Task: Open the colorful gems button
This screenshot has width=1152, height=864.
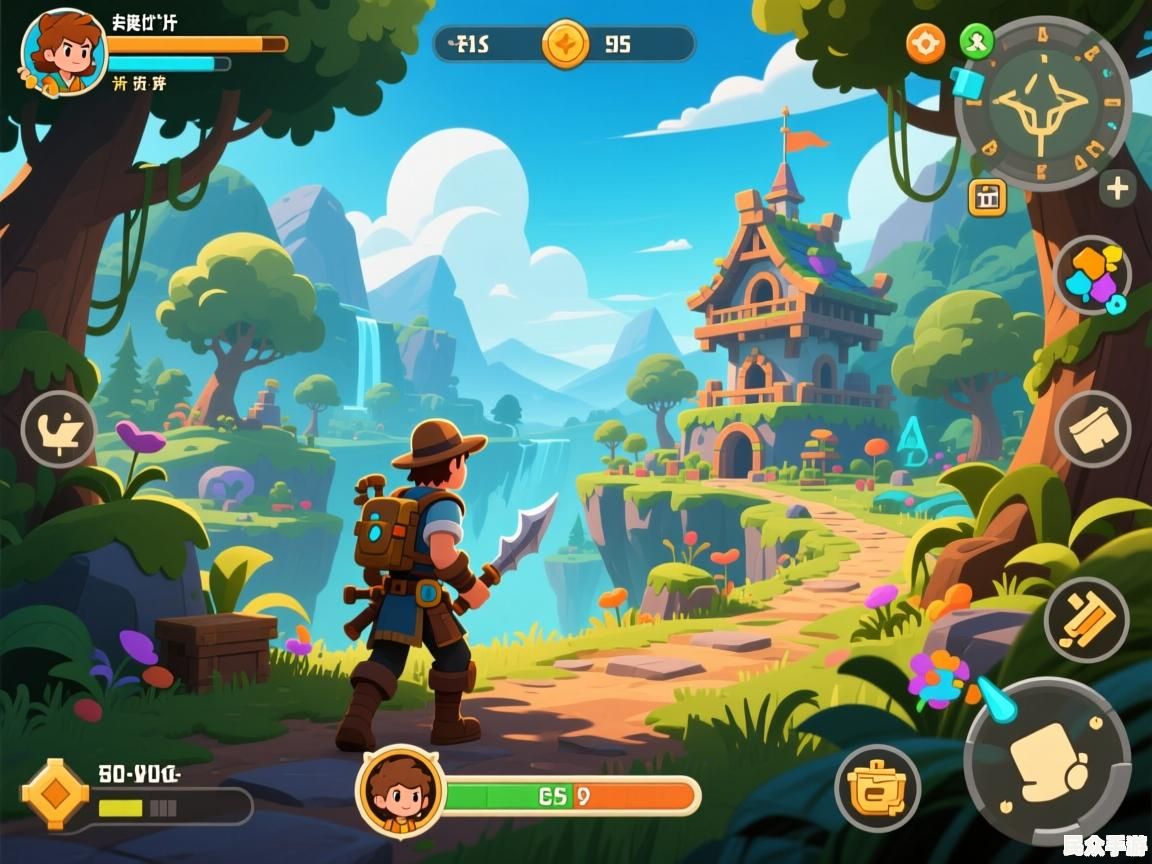Action: pos(1092,275)
